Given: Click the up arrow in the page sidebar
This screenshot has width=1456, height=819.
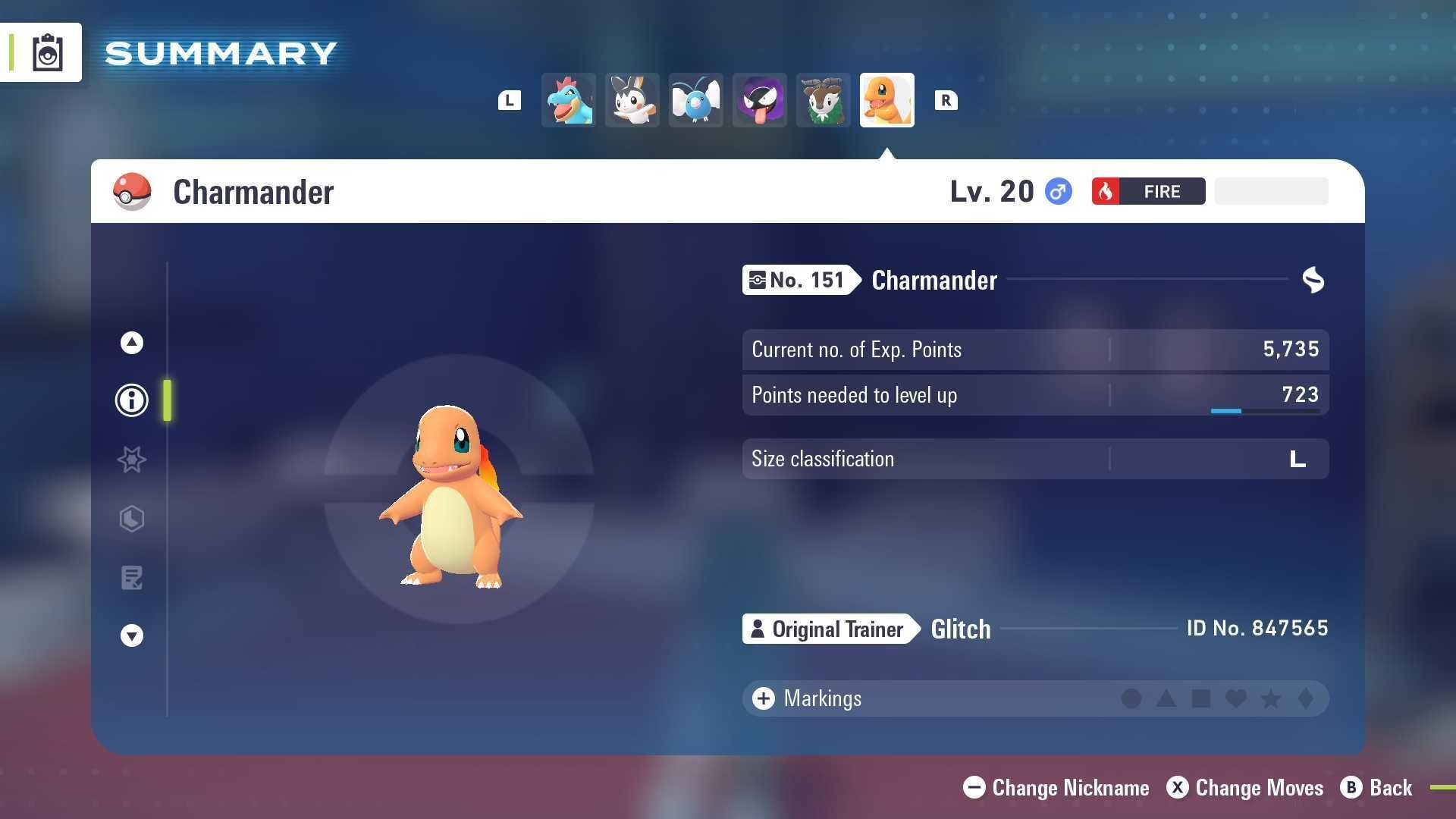Looking at the screenshot, I should 132,343.
